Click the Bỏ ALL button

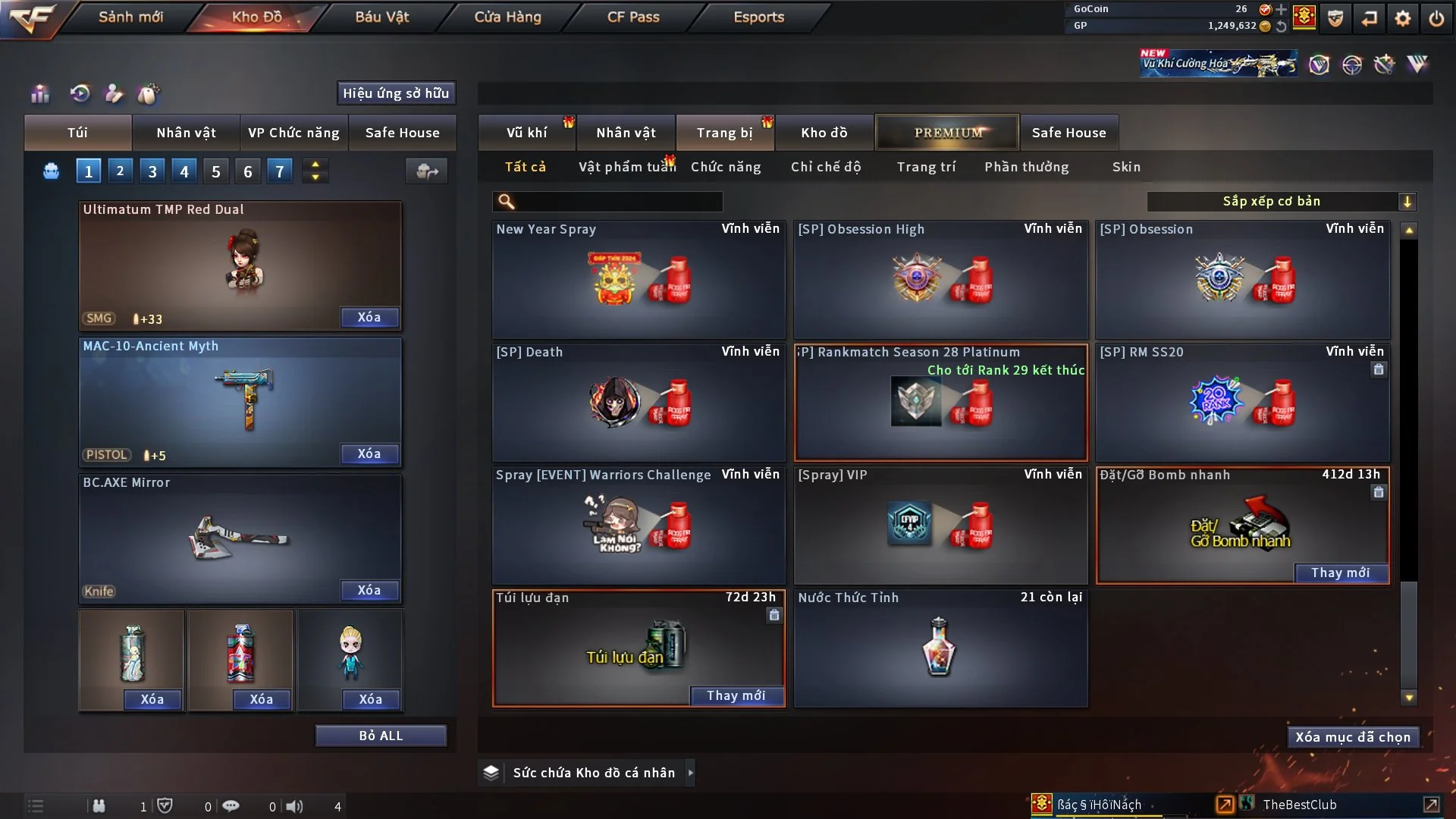[x=381, y=735]
